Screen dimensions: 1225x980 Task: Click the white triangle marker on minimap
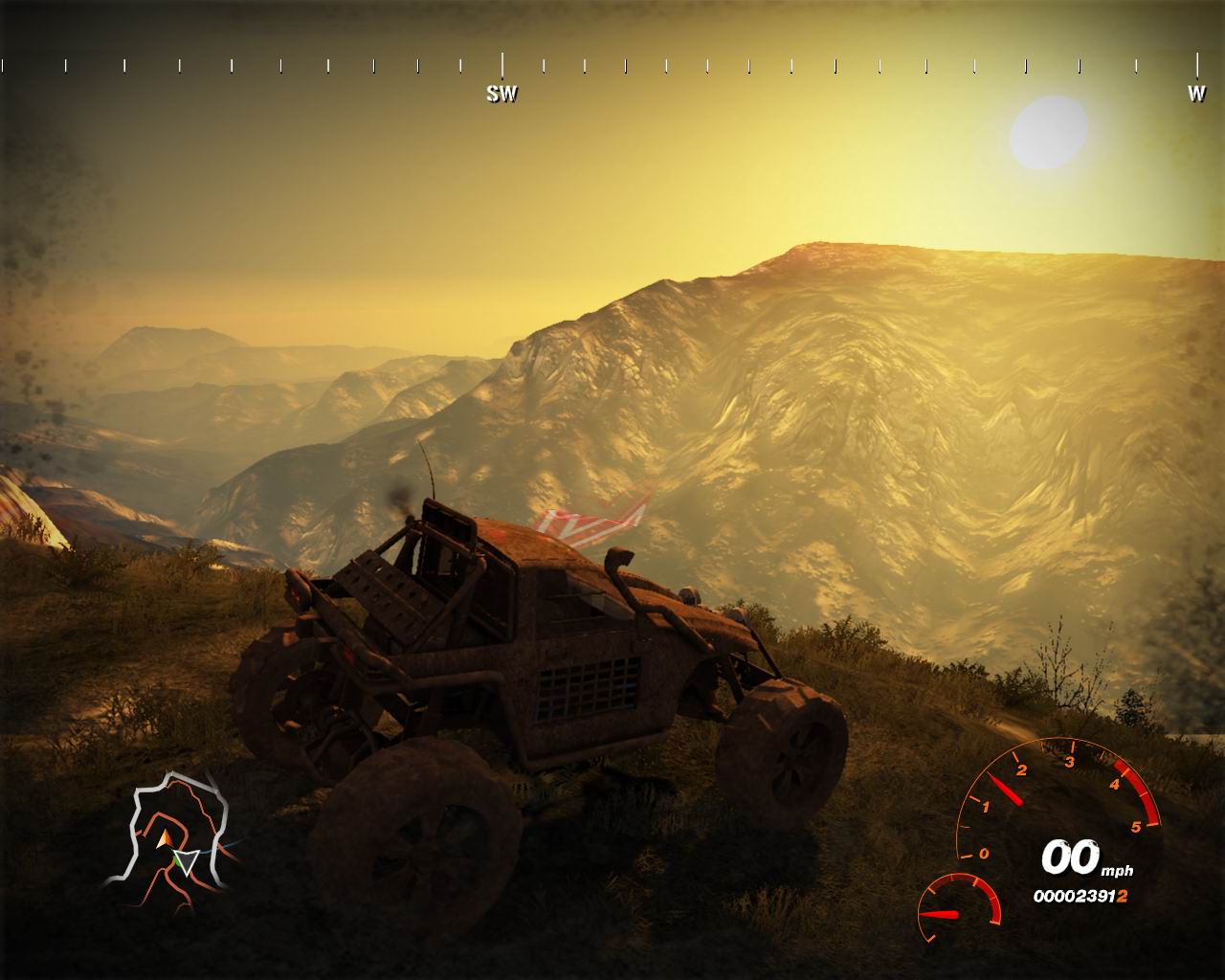click(189, 862)
